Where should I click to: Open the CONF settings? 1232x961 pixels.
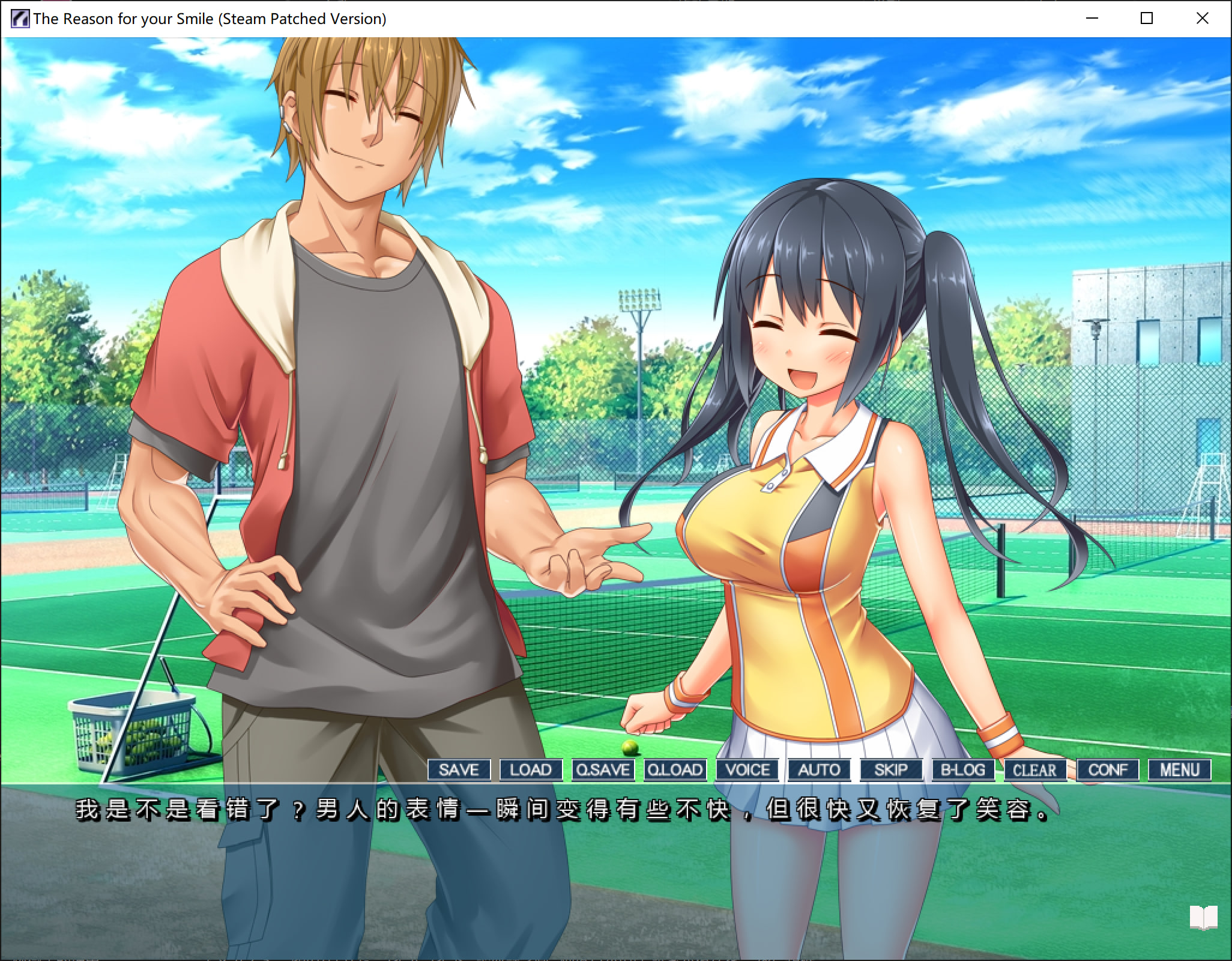[x=1108, y=769]
